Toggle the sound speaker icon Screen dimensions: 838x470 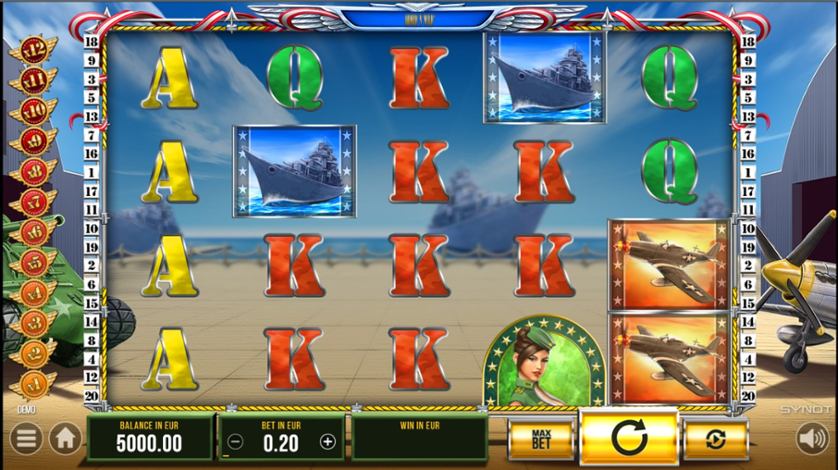(810, 438)
